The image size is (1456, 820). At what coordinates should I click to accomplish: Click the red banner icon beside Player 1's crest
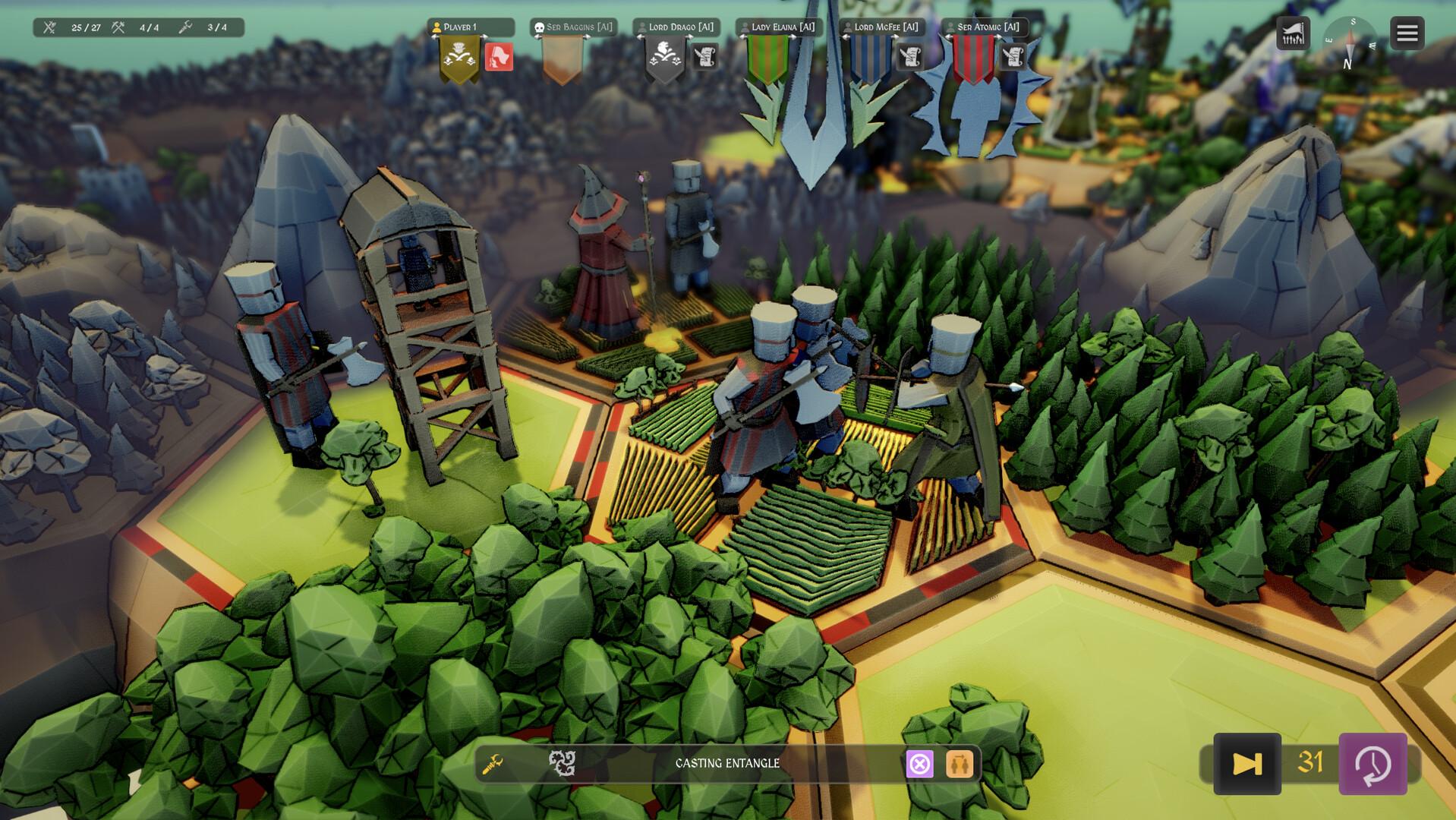(x=500, y=57)
